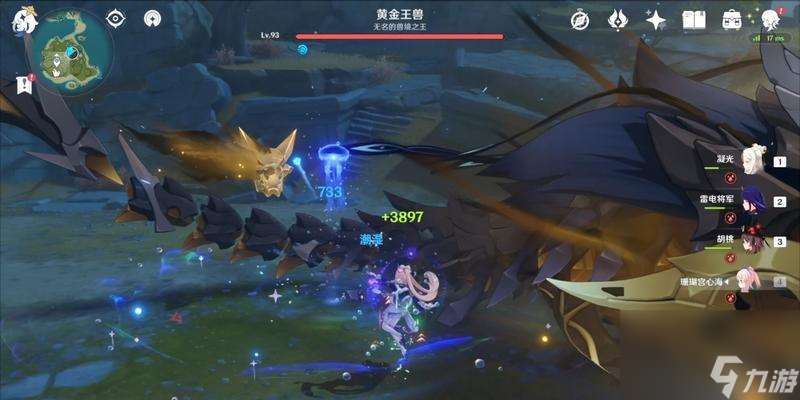Viewport: 800px width, 400px height.
Task: Open the four-point star wish icon
Action: click(x=656, y=19)
